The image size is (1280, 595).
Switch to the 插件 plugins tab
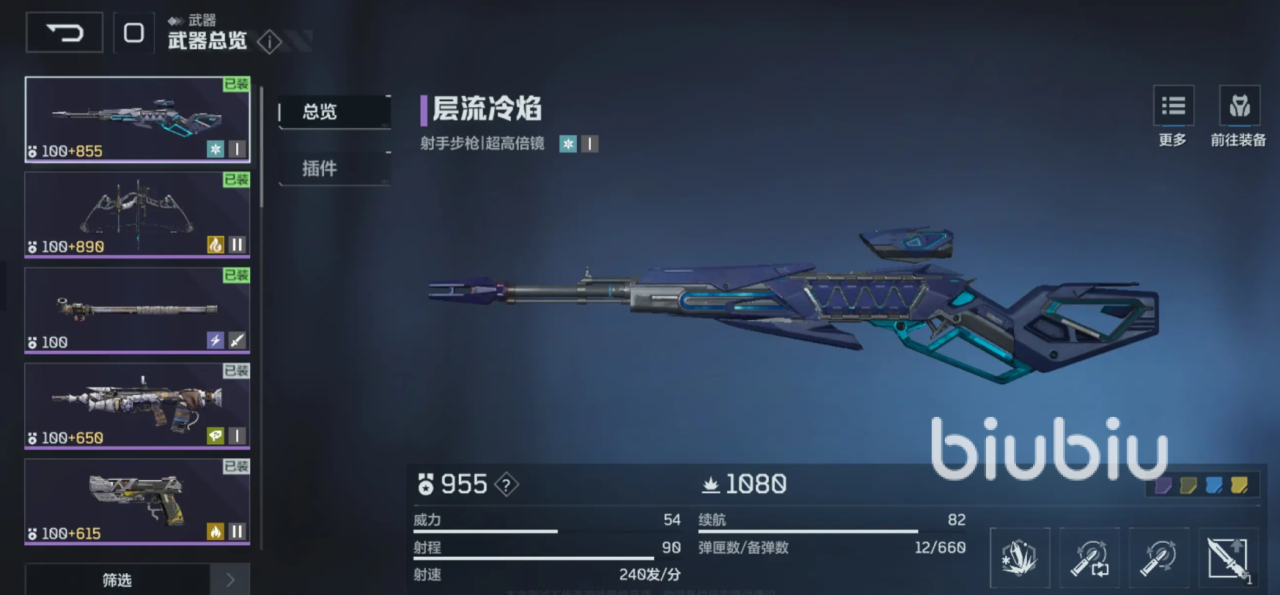tap(333, 168)
